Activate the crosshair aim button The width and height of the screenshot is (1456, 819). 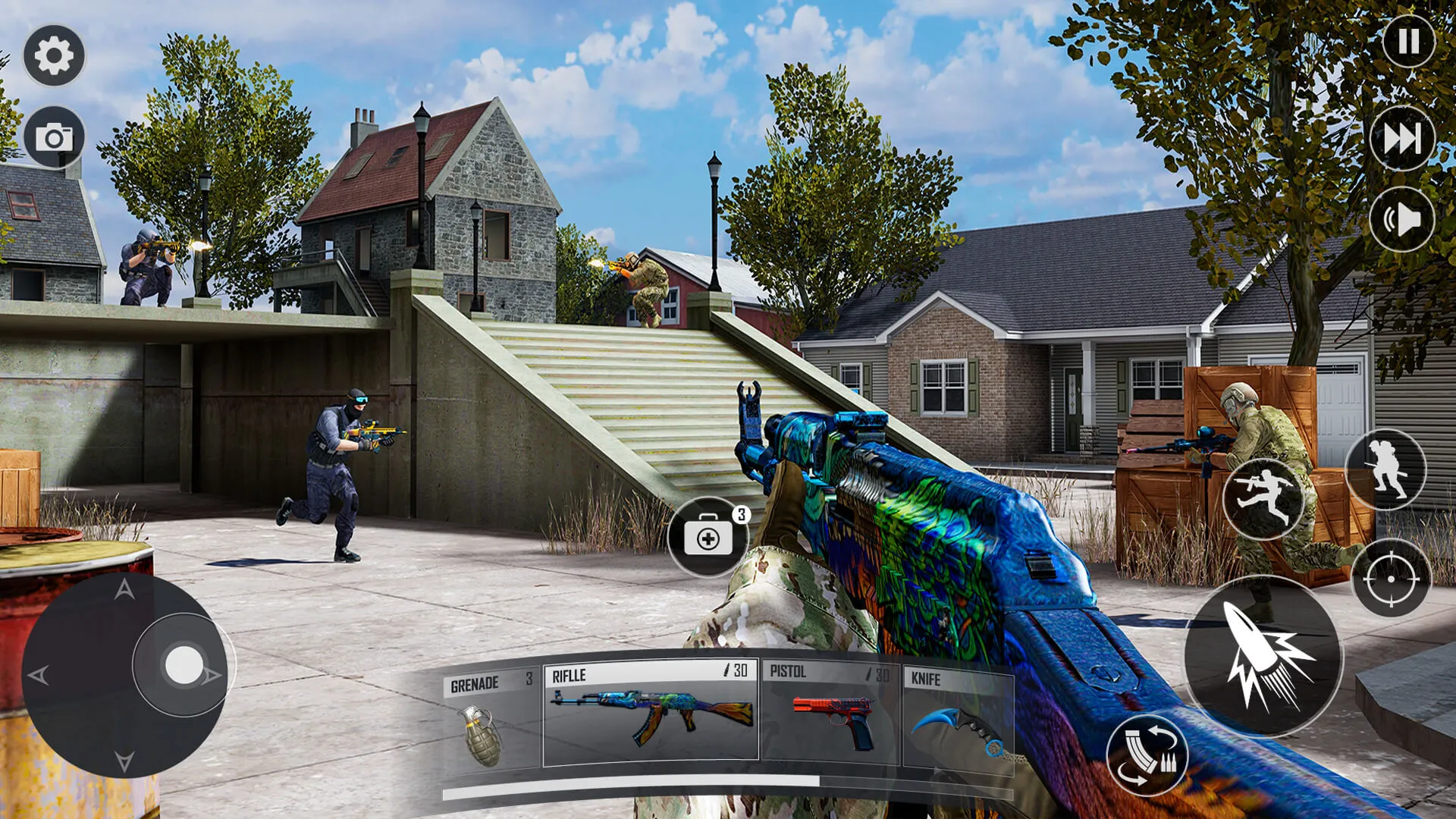click(x=1391, y=578)
